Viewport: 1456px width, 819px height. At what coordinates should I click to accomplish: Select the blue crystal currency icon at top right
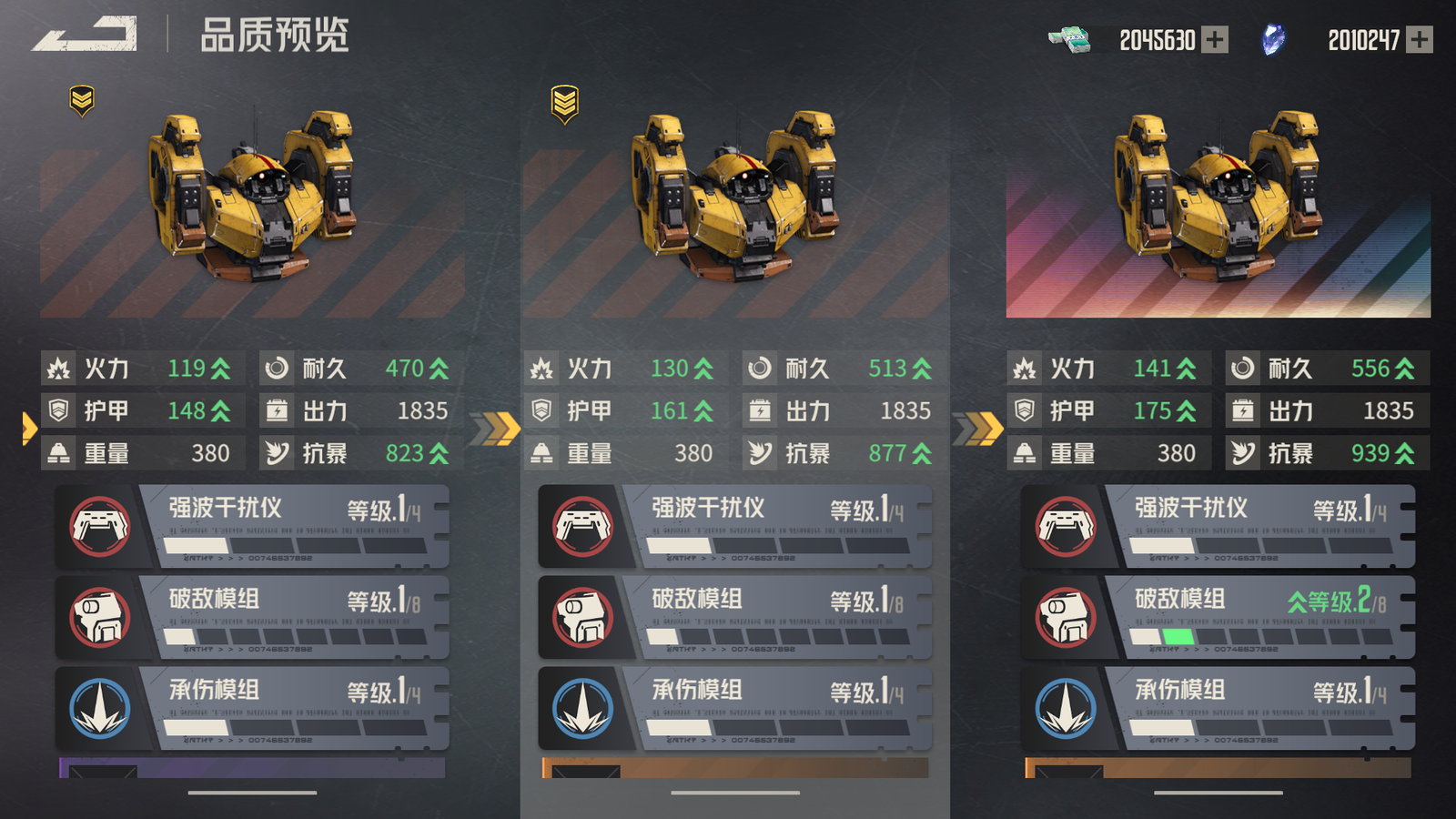1273,38
